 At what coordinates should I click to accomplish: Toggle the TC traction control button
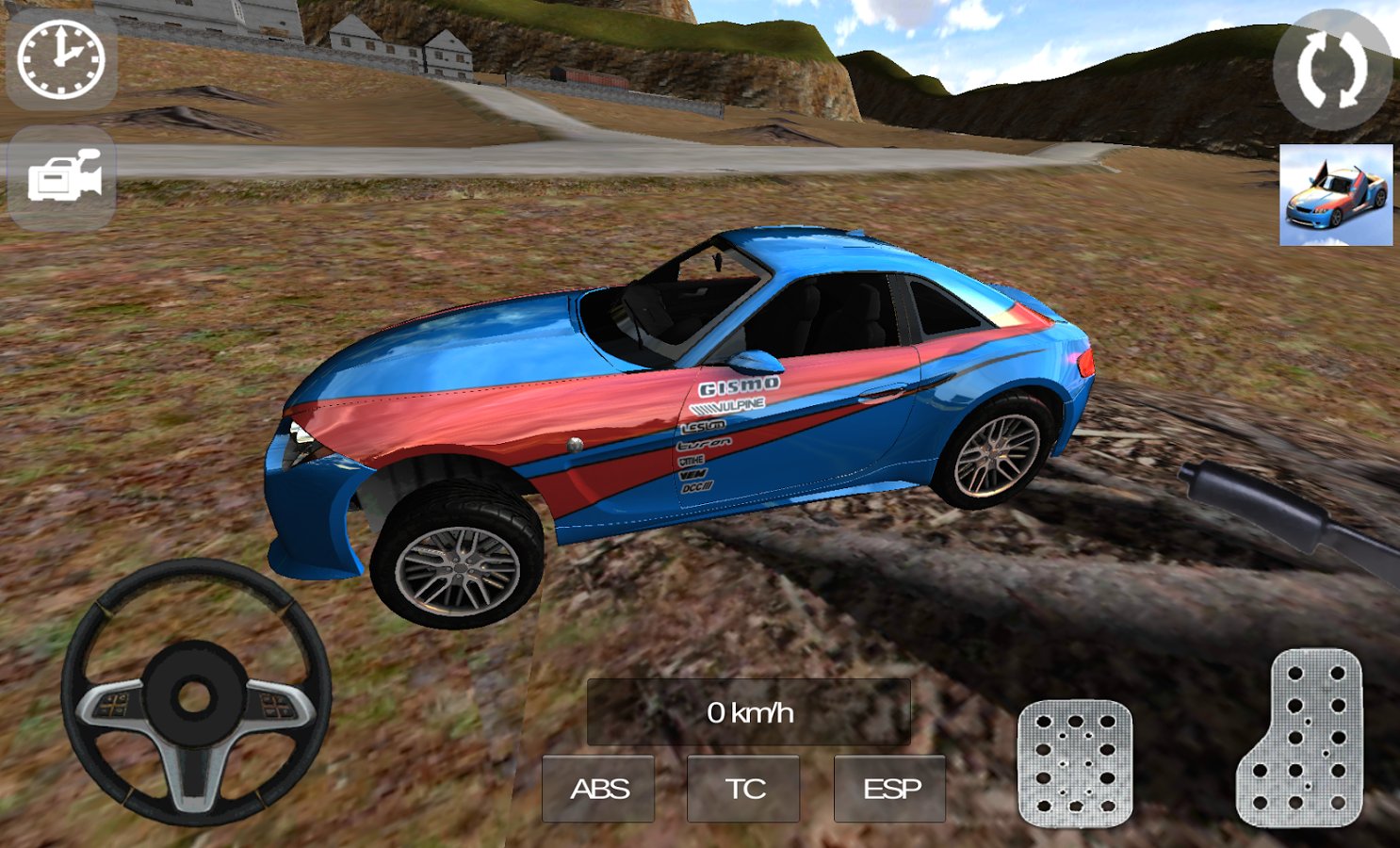coord(743,789)
